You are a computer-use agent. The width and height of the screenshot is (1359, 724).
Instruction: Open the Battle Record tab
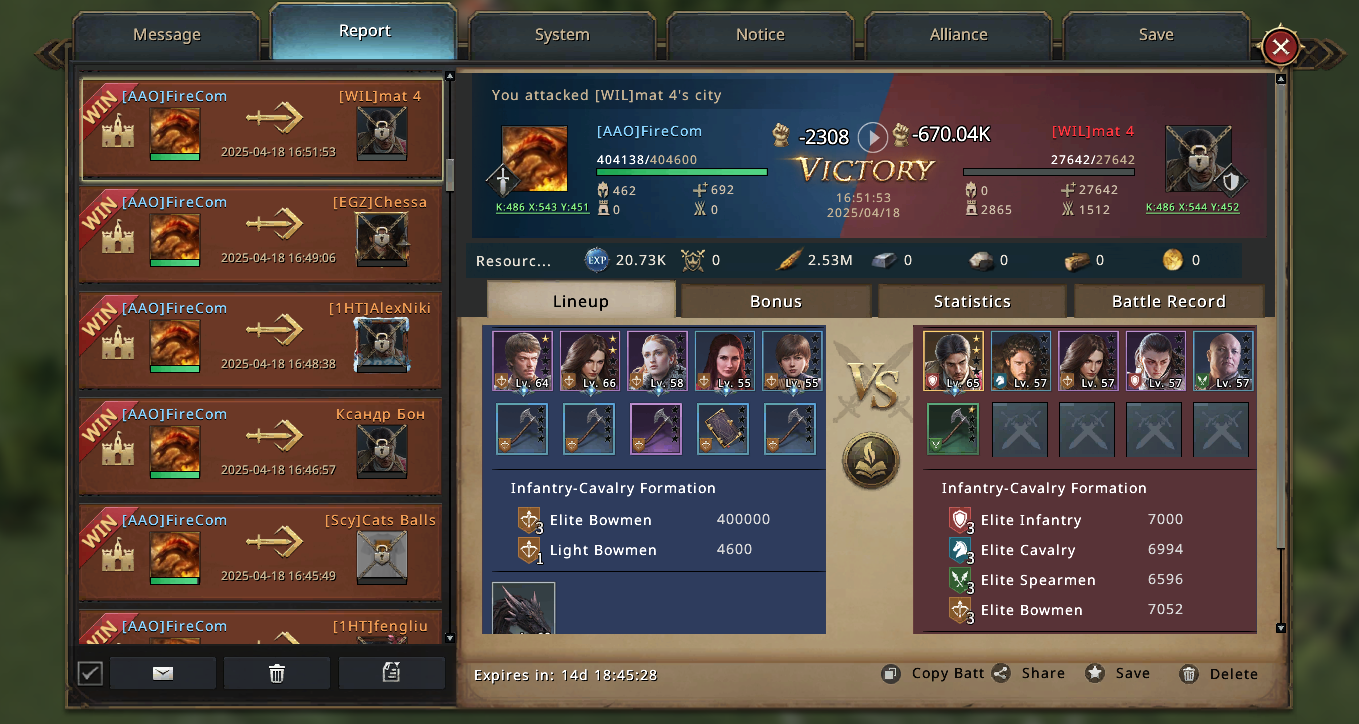click(x=1168, y=301)
